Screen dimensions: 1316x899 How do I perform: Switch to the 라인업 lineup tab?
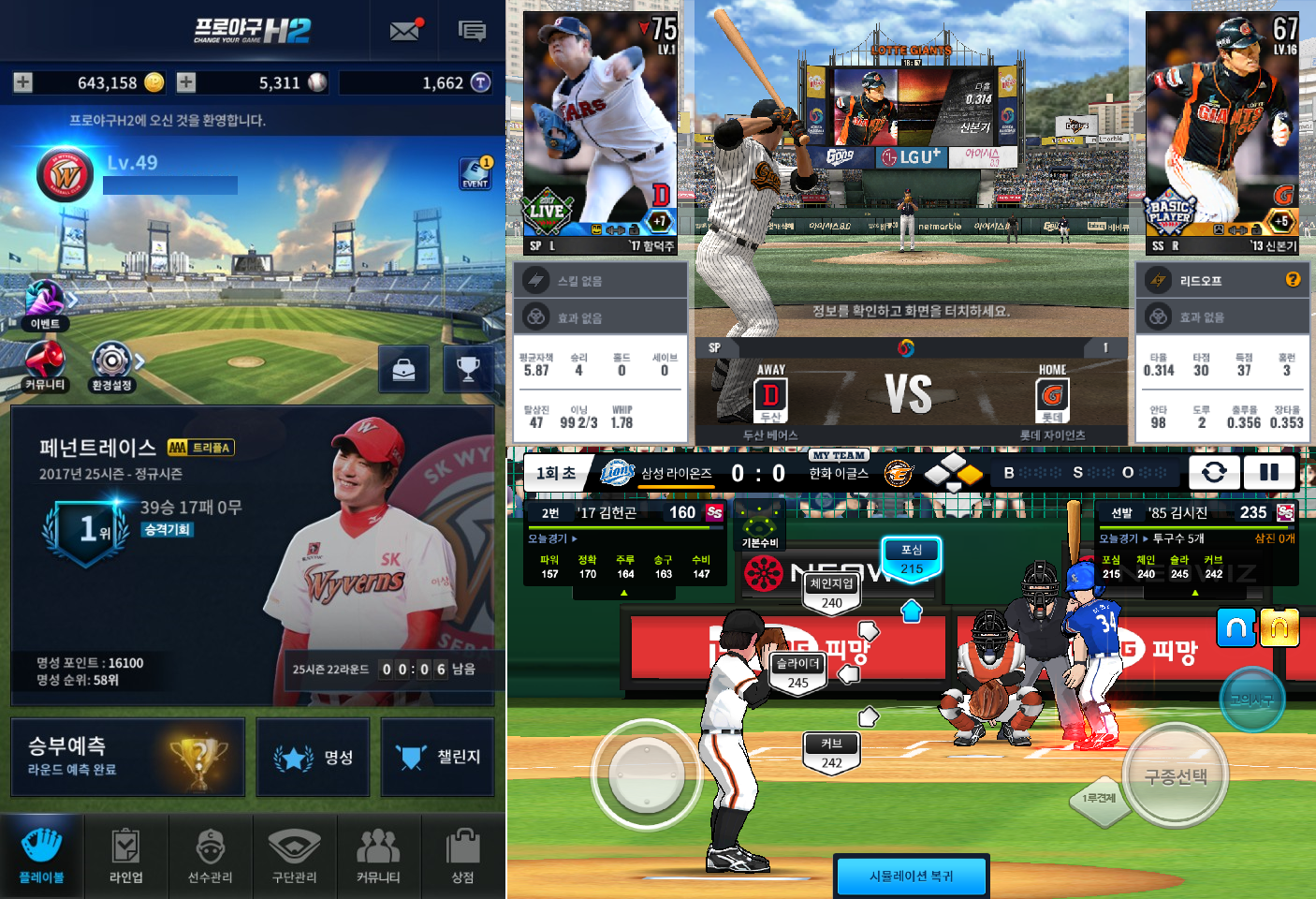pyautogui.click(x=126, y=856)
